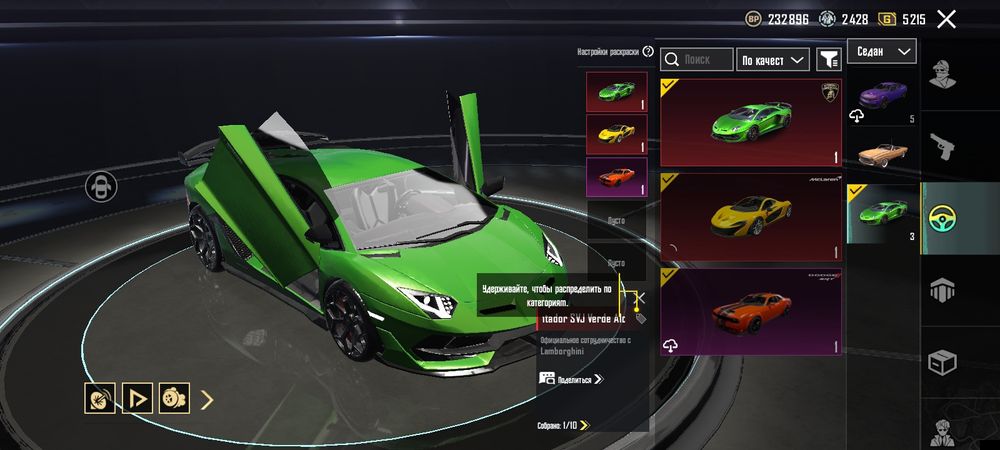Select the large green Lamborghini skin card
This screenshot has height=450, width=1000.
coord(751,122)
